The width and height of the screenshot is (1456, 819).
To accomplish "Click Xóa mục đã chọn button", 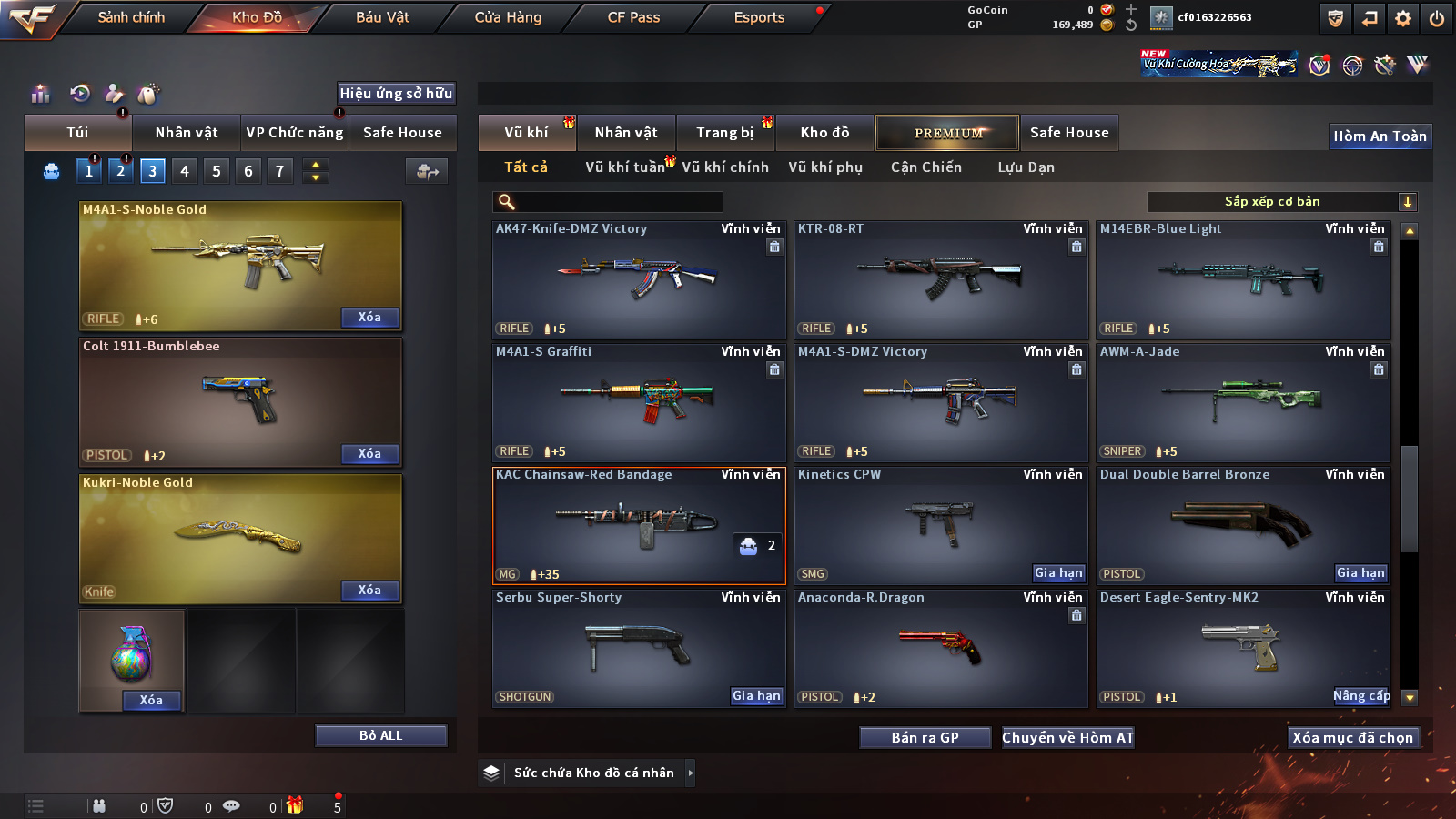I will coord(1352,738).
